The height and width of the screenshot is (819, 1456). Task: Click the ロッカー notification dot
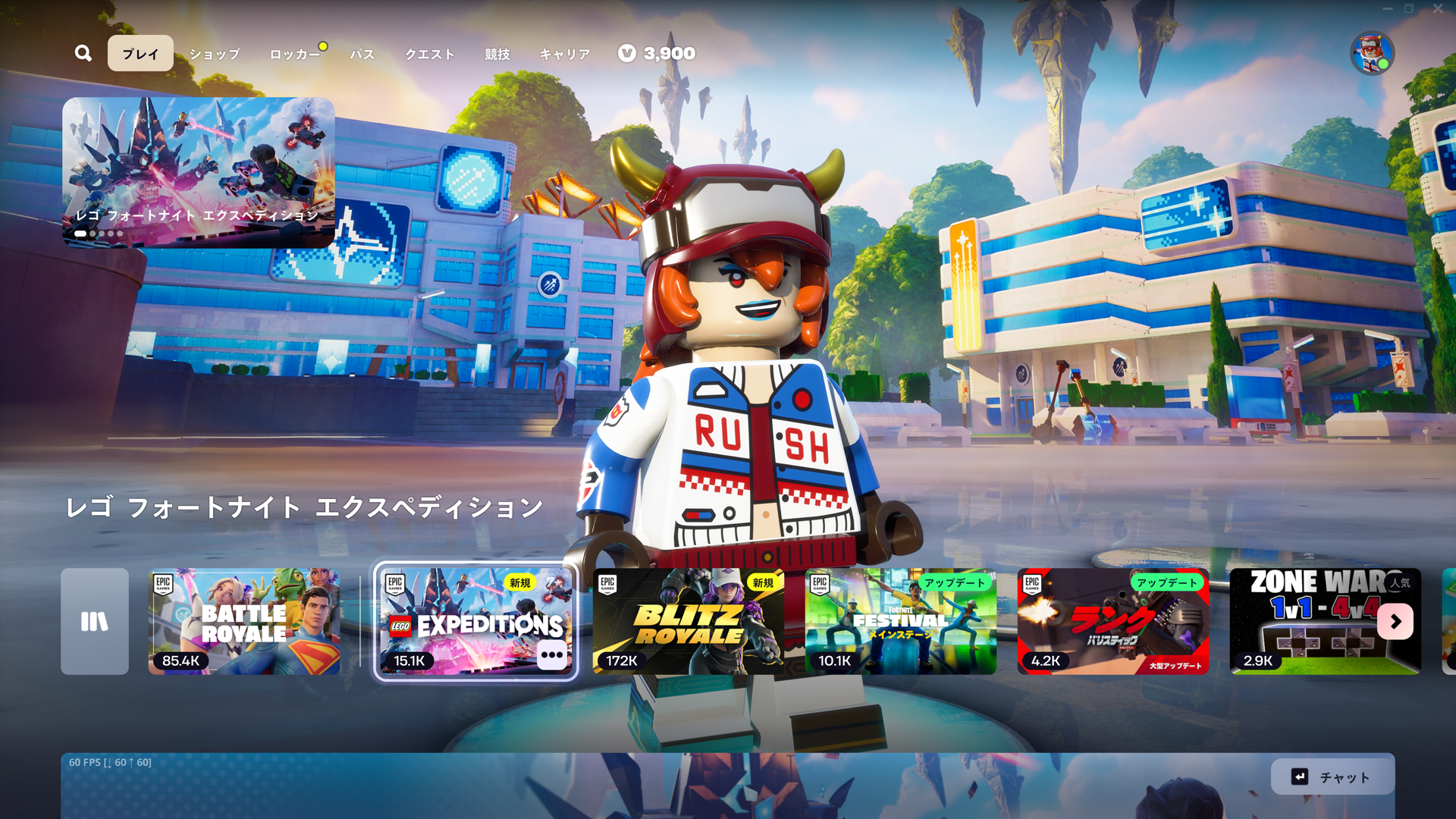(324, 45)
